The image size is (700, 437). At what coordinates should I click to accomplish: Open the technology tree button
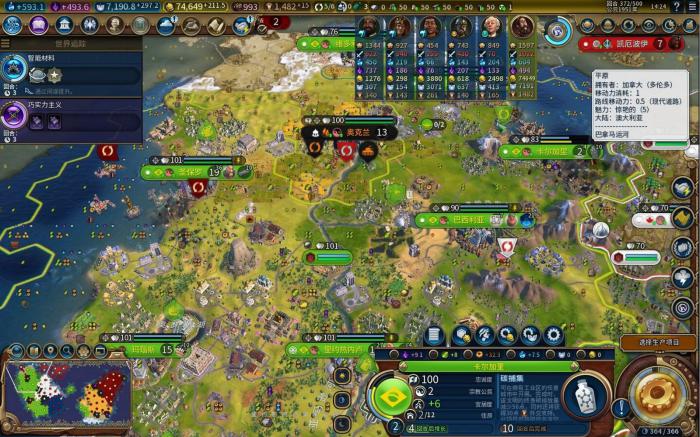[13, 25]
